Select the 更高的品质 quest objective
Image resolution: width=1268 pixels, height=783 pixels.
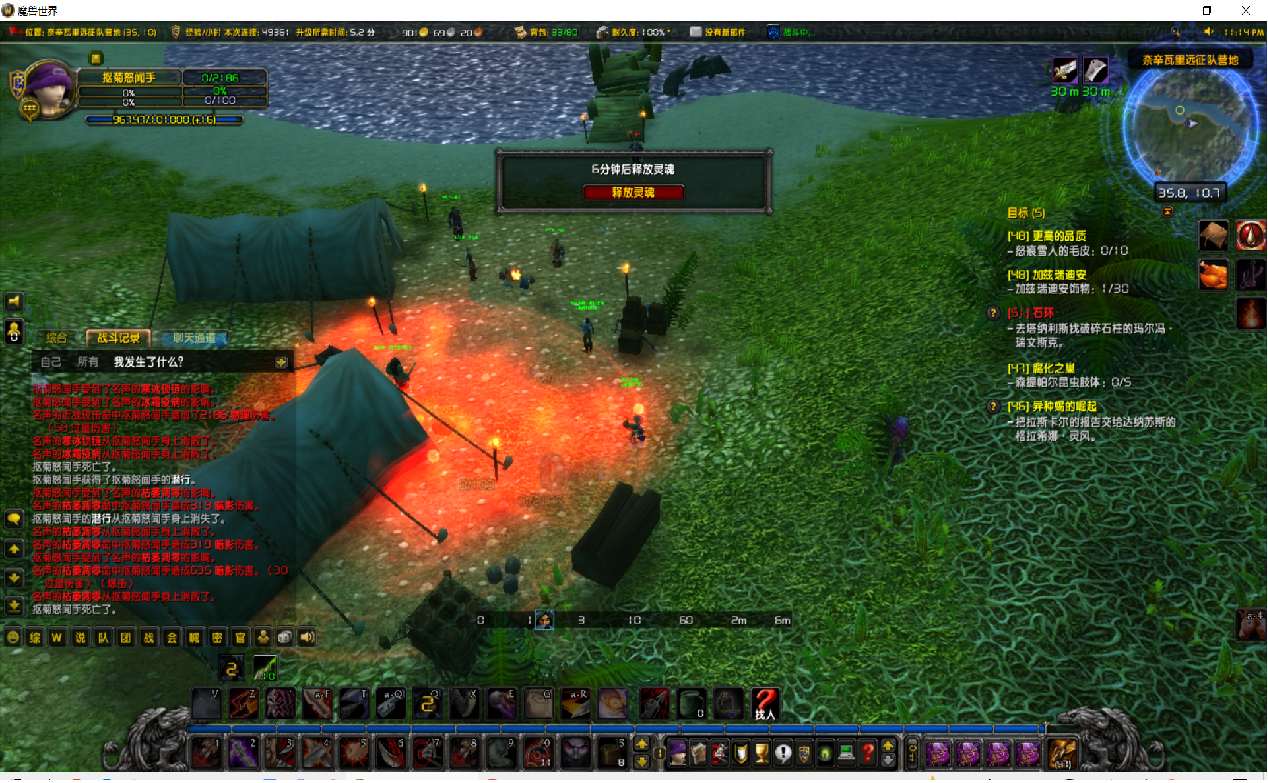point(1051,236)
